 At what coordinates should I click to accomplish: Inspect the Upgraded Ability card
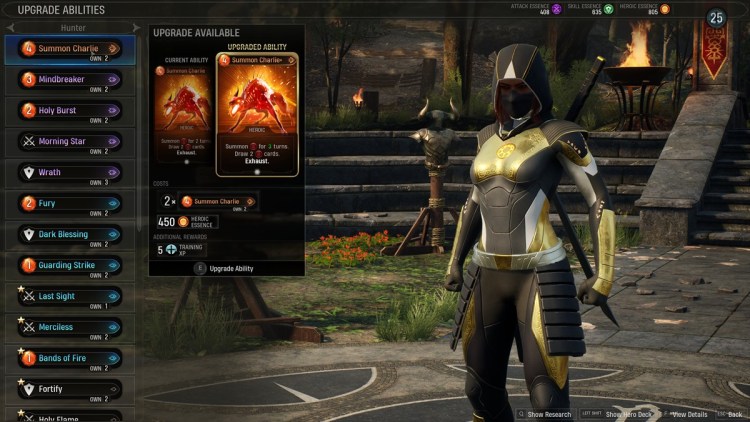pos(257,115)
